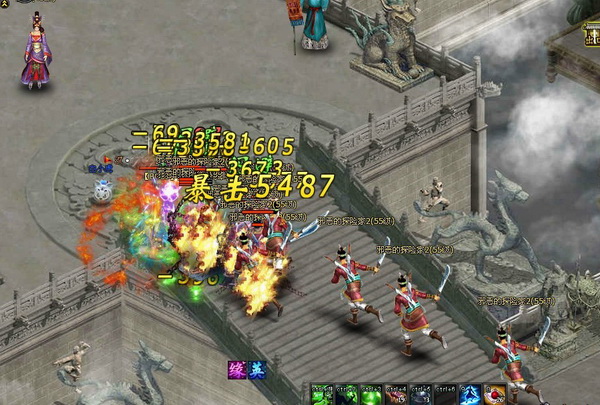
Task: Activate the blue glowing figure skill
Action: (x=469, y=395)
